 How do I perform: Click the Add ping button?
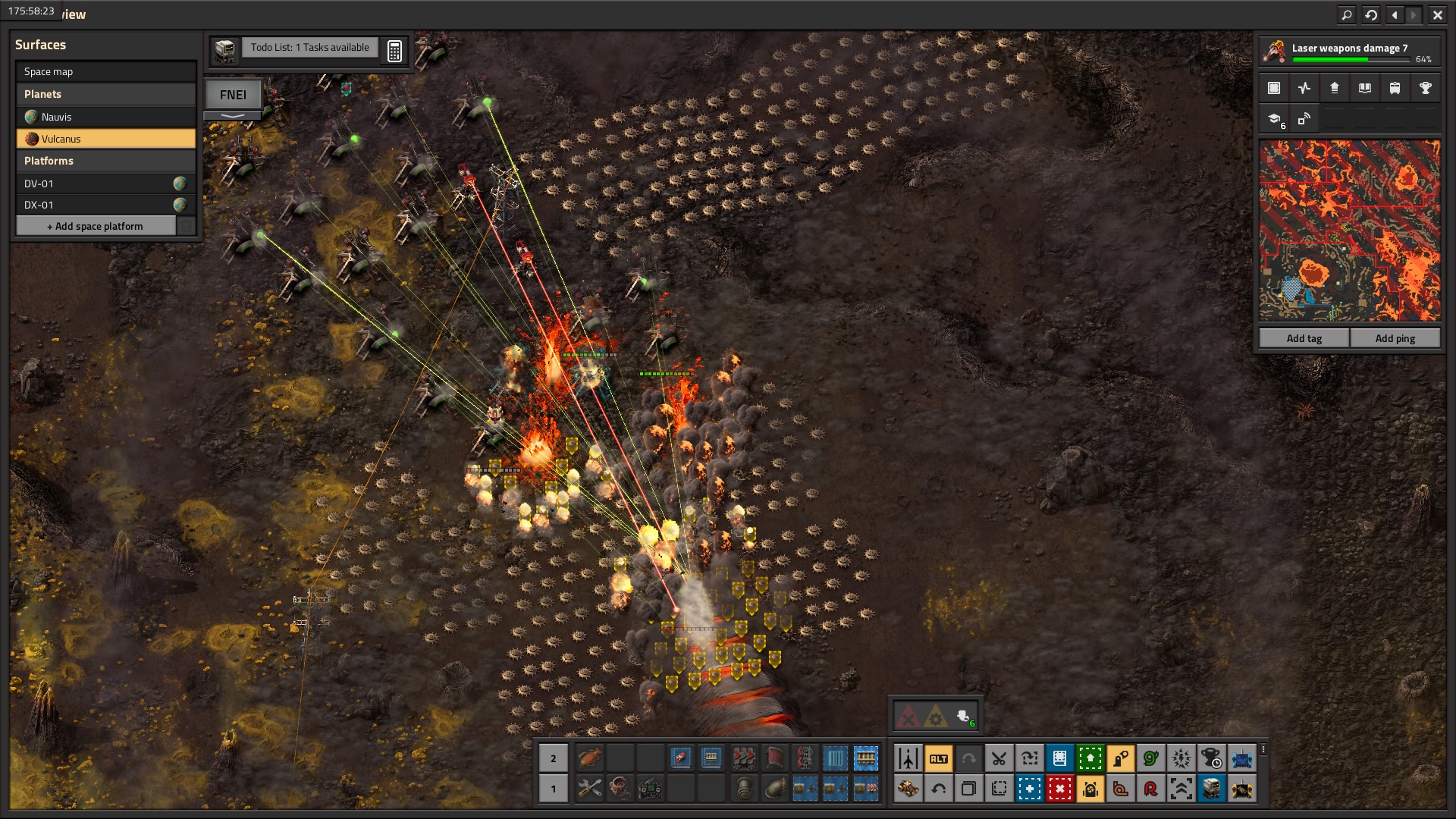click(1395, 338)
